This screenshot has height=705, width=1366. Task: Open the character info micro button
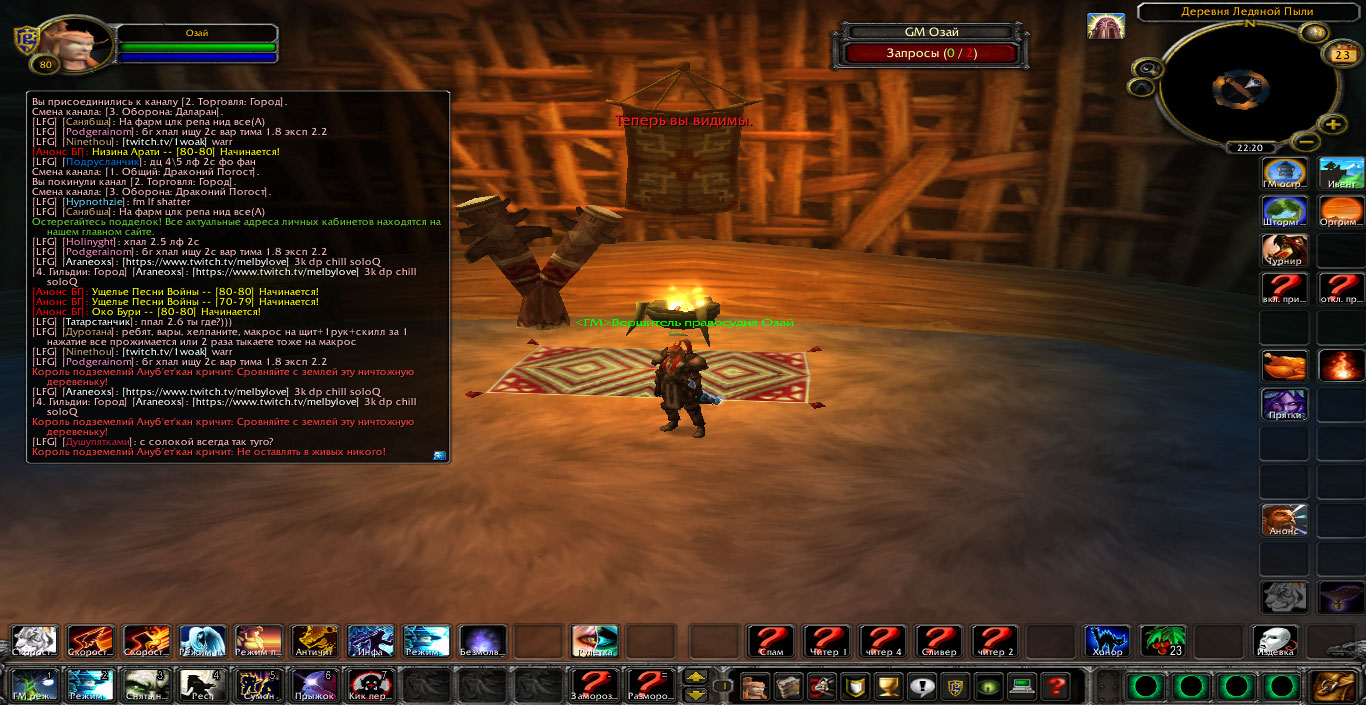(x=757, y=687)
